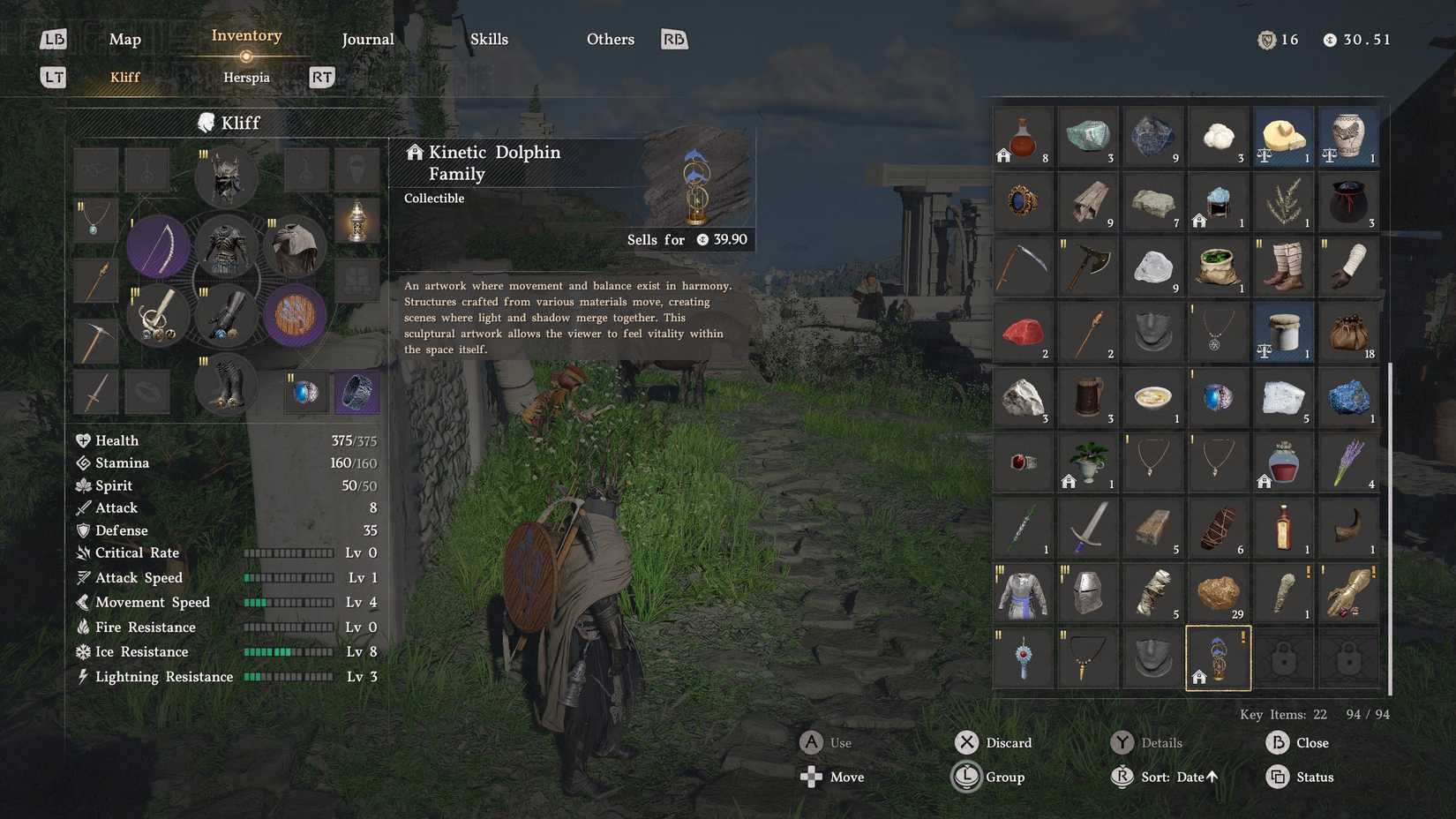Image resolution: width=1456 pixels, height=819 pixels.
Task: Click the Kinetic Dolphin Family collectible
Action: (x=1219, y=658)
